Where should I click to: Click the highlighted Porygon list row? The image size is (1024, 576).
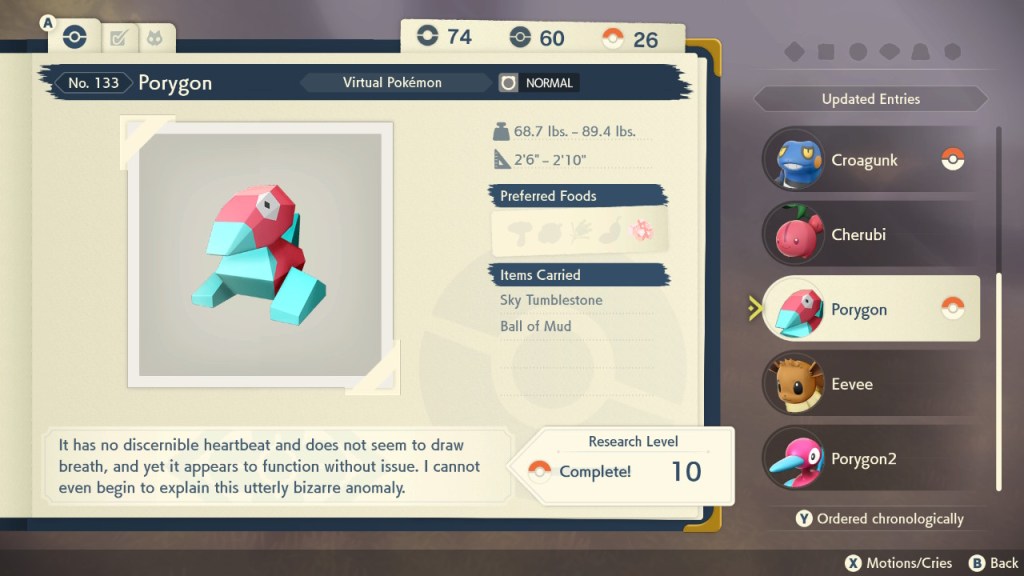tap(870, 309)
